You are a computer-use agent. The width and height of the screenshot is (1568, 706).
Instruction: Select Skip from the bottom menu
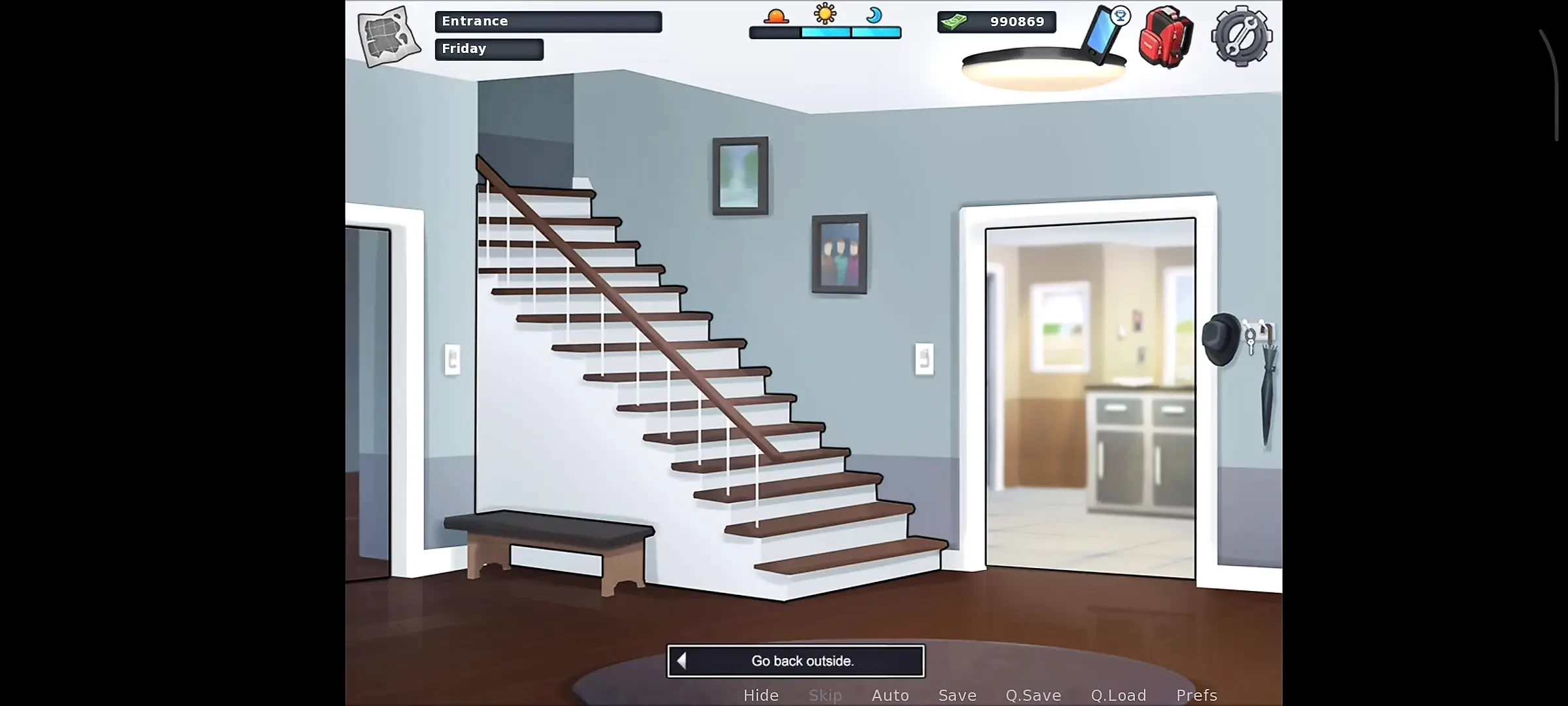point(825,695)
